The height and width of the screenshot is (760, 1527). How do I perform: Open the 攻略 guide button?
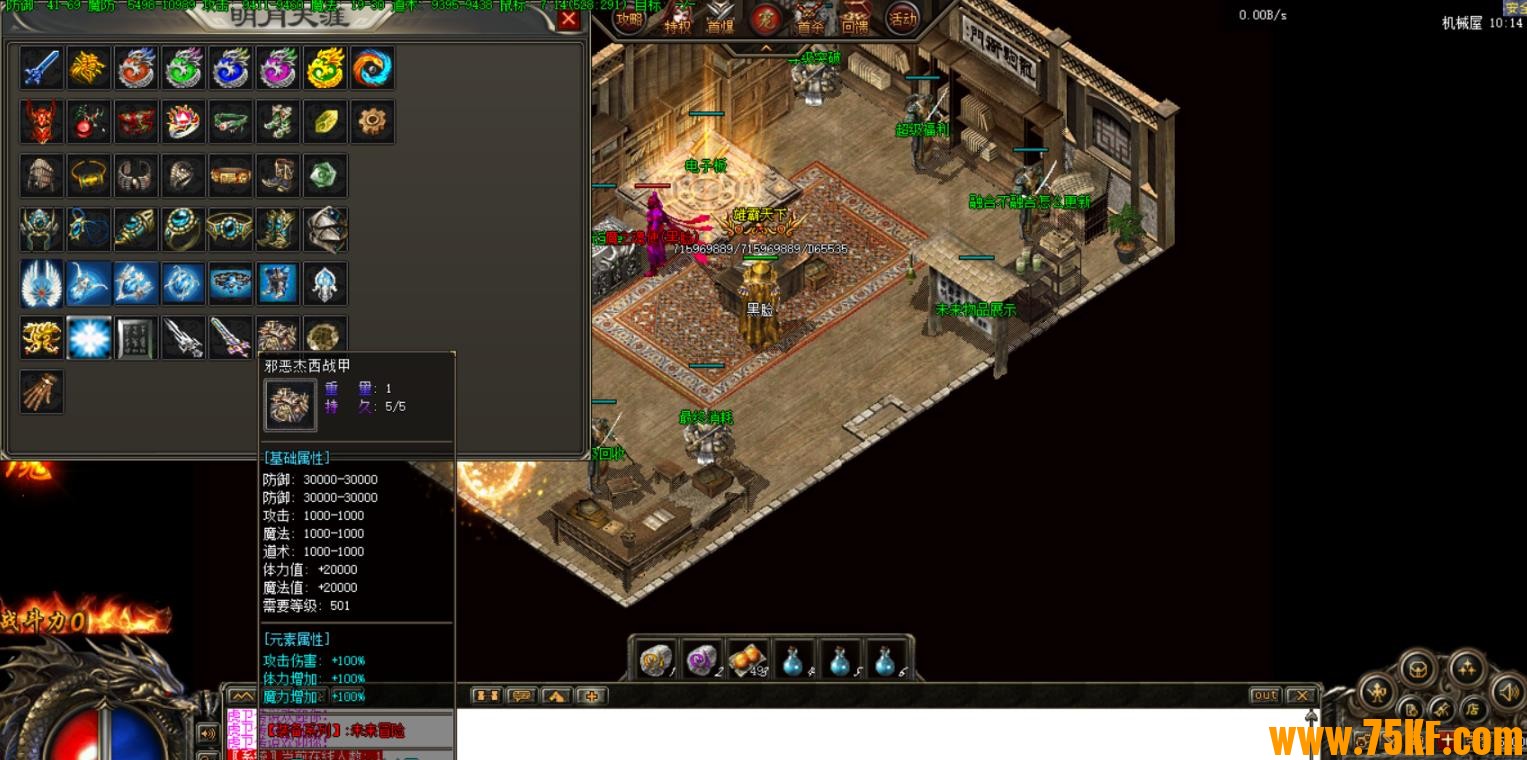[x=629, y=19]
